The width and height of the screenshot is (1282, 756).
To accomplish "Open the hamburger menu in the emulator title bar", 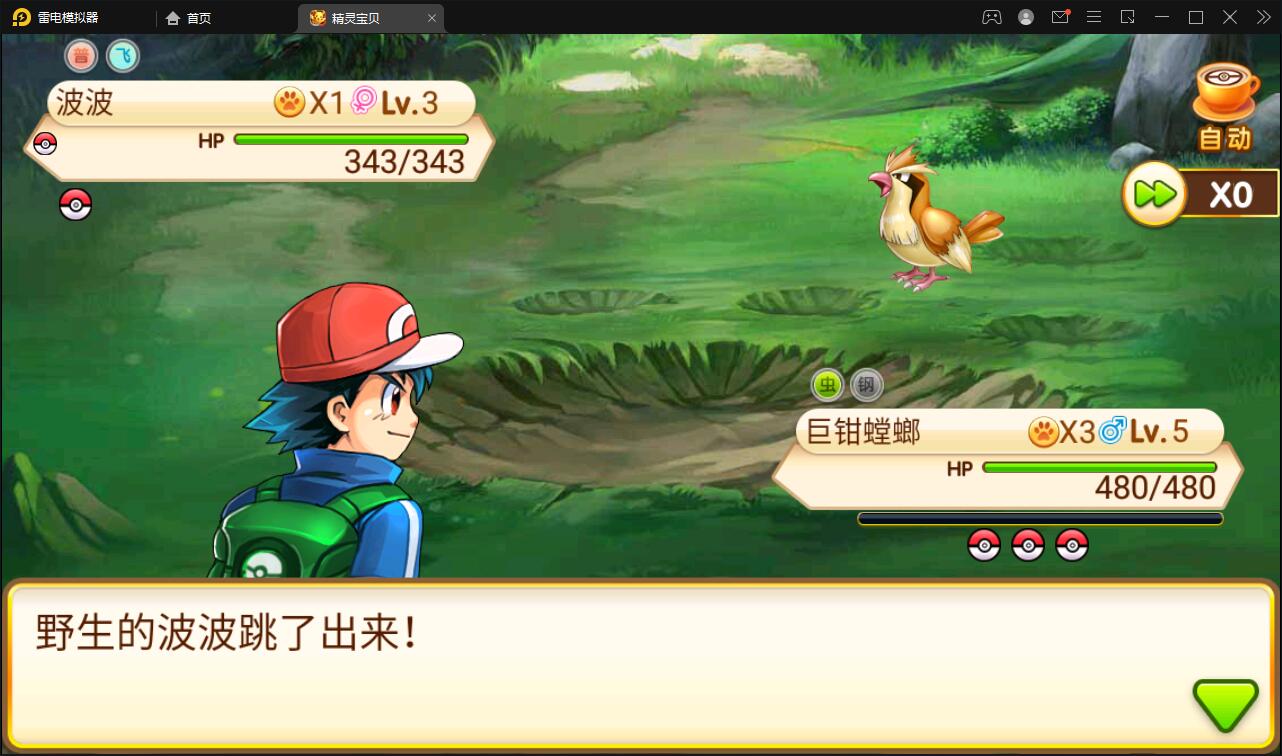I will tap(1094, 17).
